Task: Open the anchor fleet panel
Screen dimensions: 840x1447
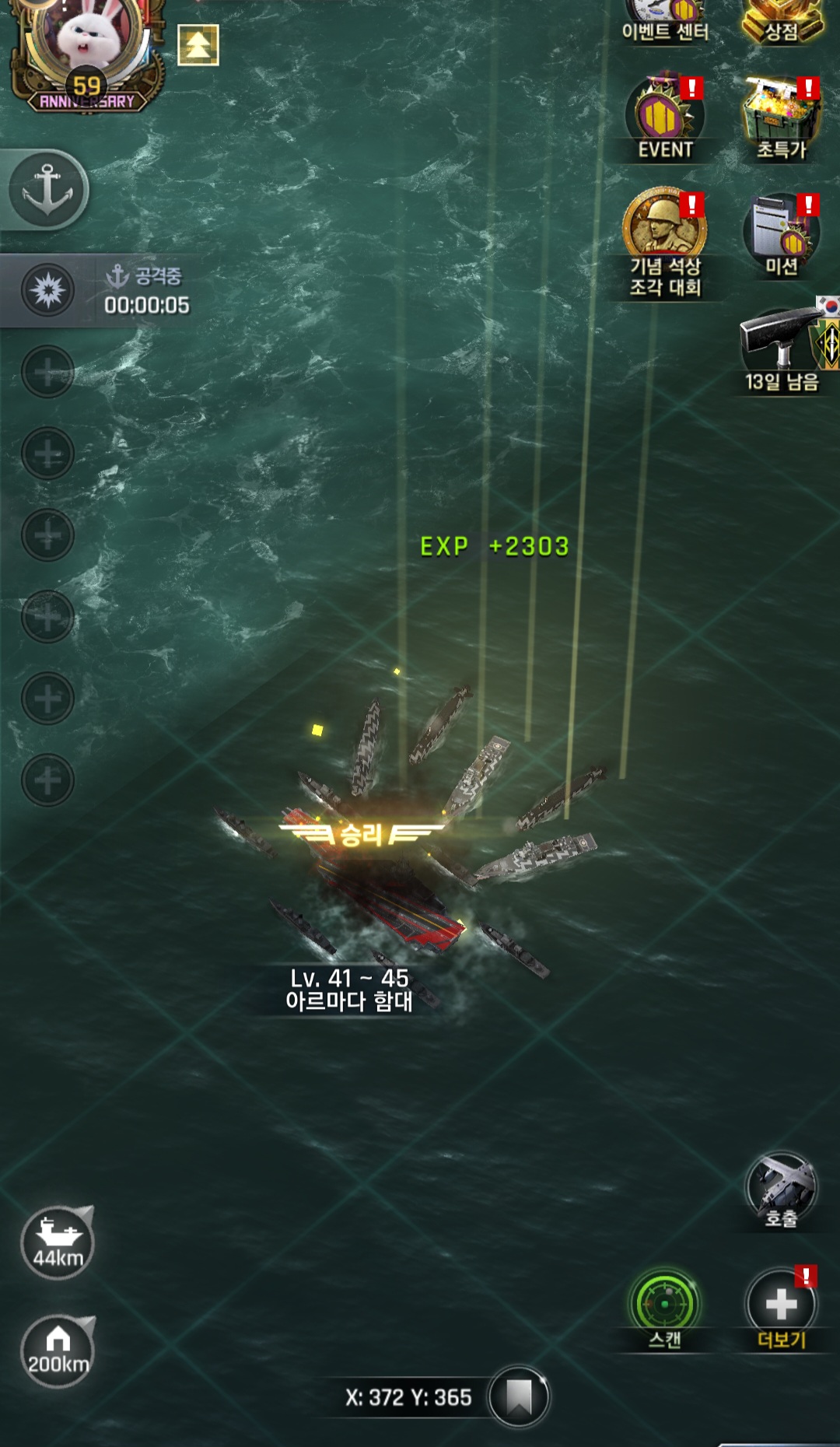Action: click(48, 190)
